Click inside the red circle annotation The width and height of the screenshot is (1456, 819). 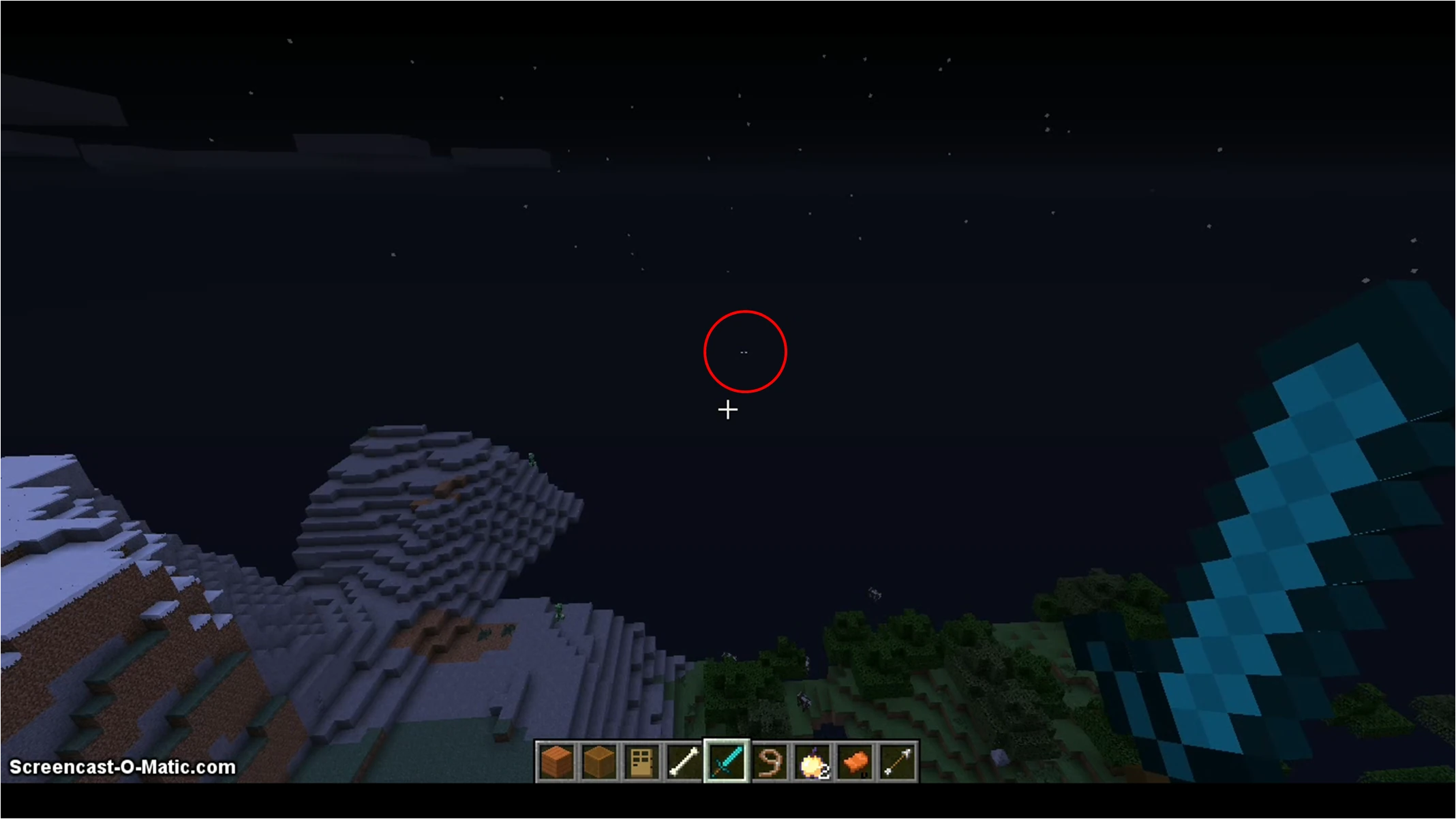coord(744,352)
